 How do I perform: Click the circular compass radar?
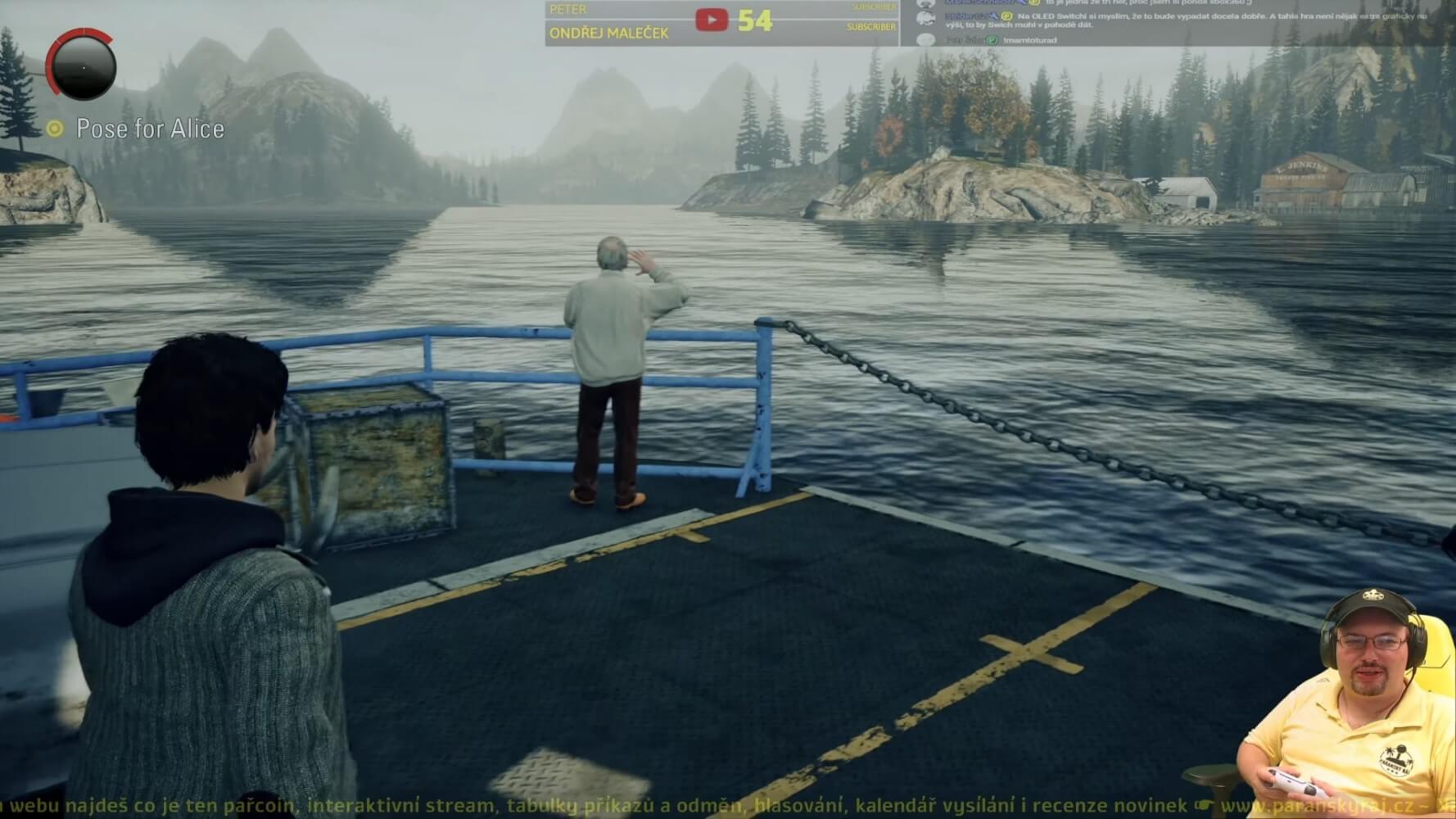(82, 66)
